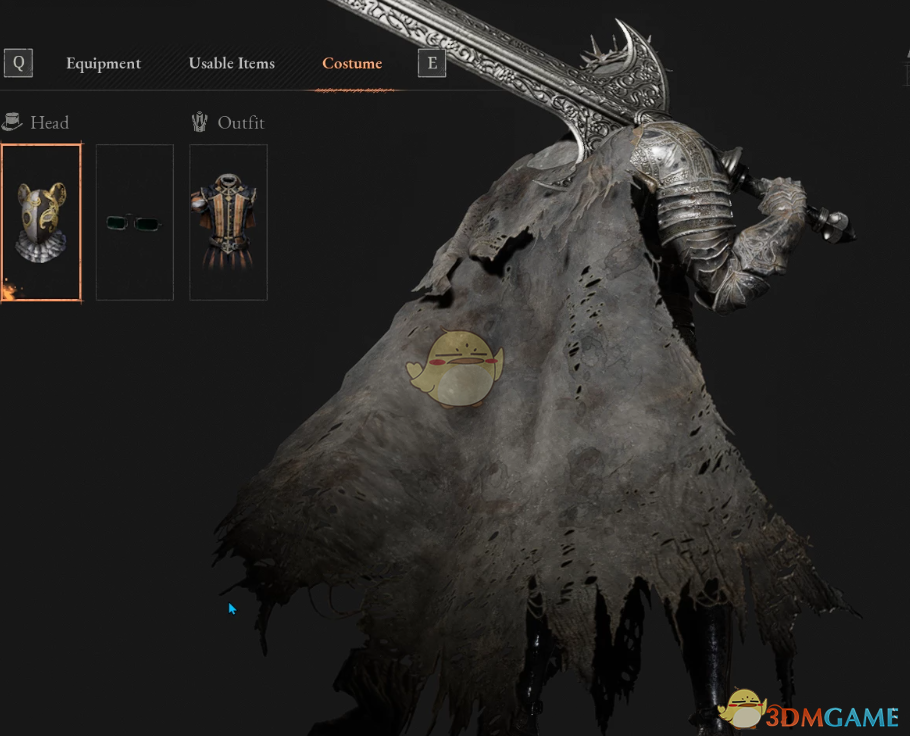Open the Usable Items tab
Viewport: 910px width, 736px height.
pyautogui.click(x=231, y=63)
